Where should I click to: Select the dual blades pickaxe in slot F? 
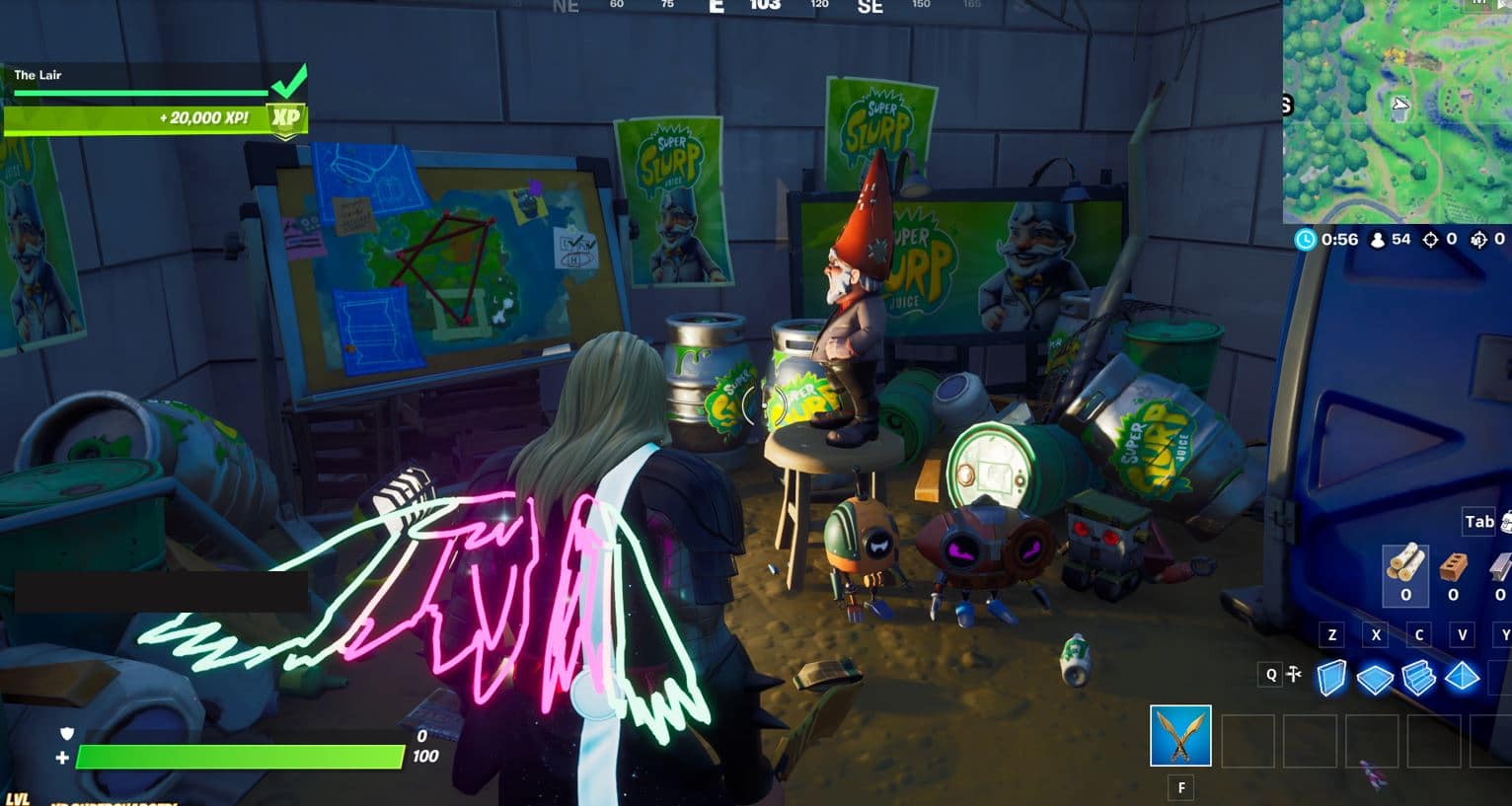[1180, 735]
